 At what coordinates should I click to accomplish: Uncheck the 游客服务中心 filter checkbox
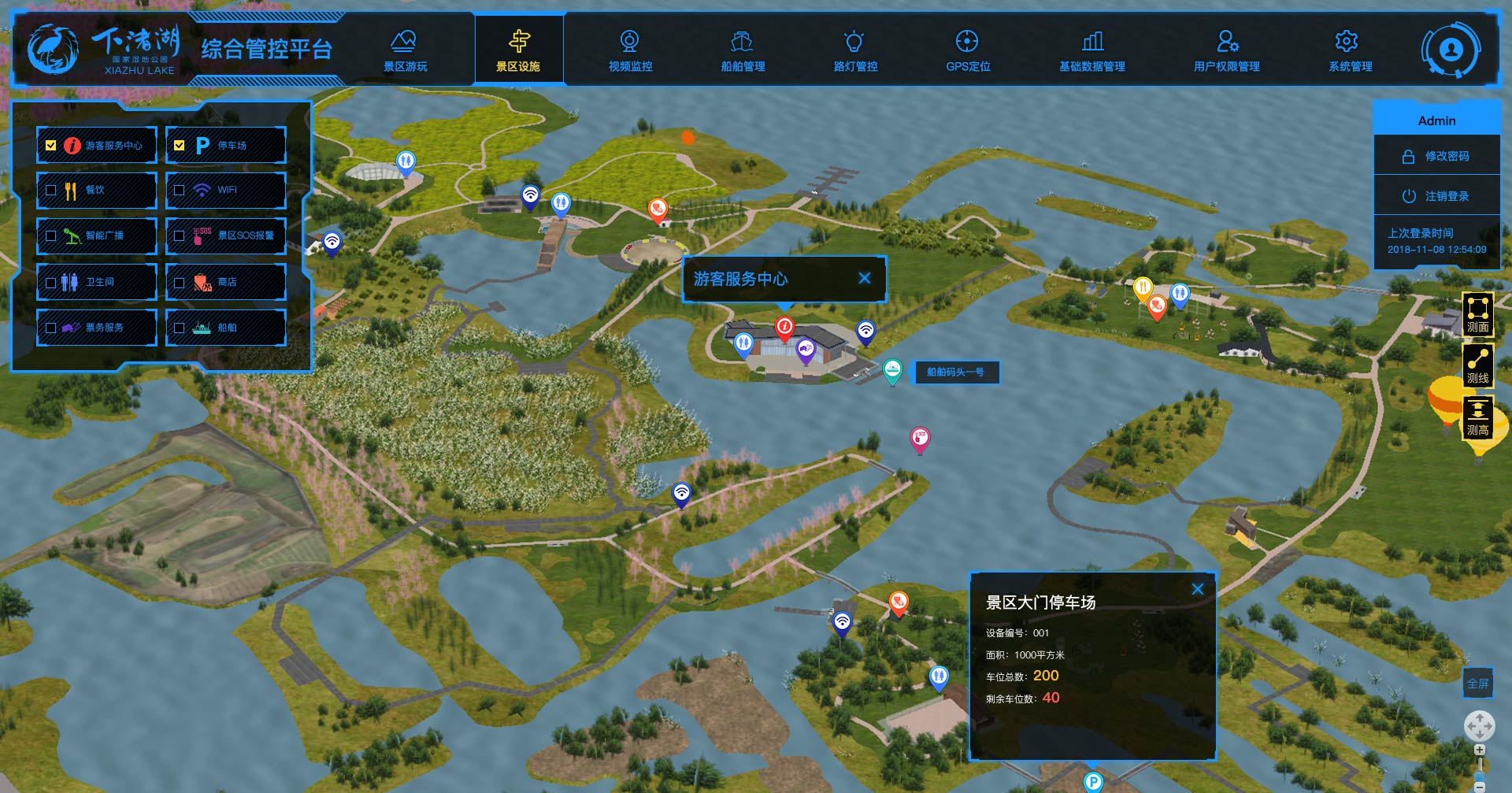(51, 146)
